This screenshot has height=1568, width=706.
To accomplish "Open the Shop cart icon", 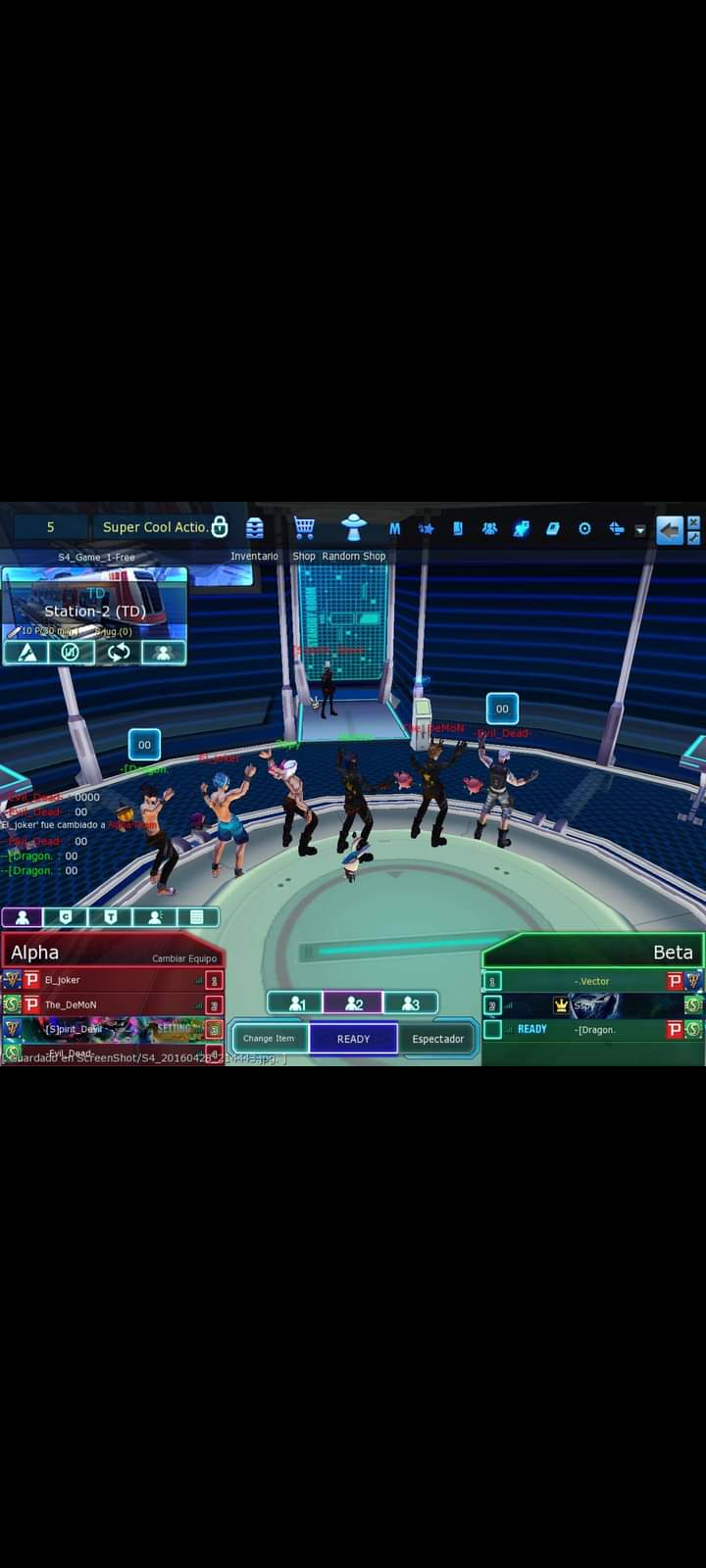I will tap(304, 528).
